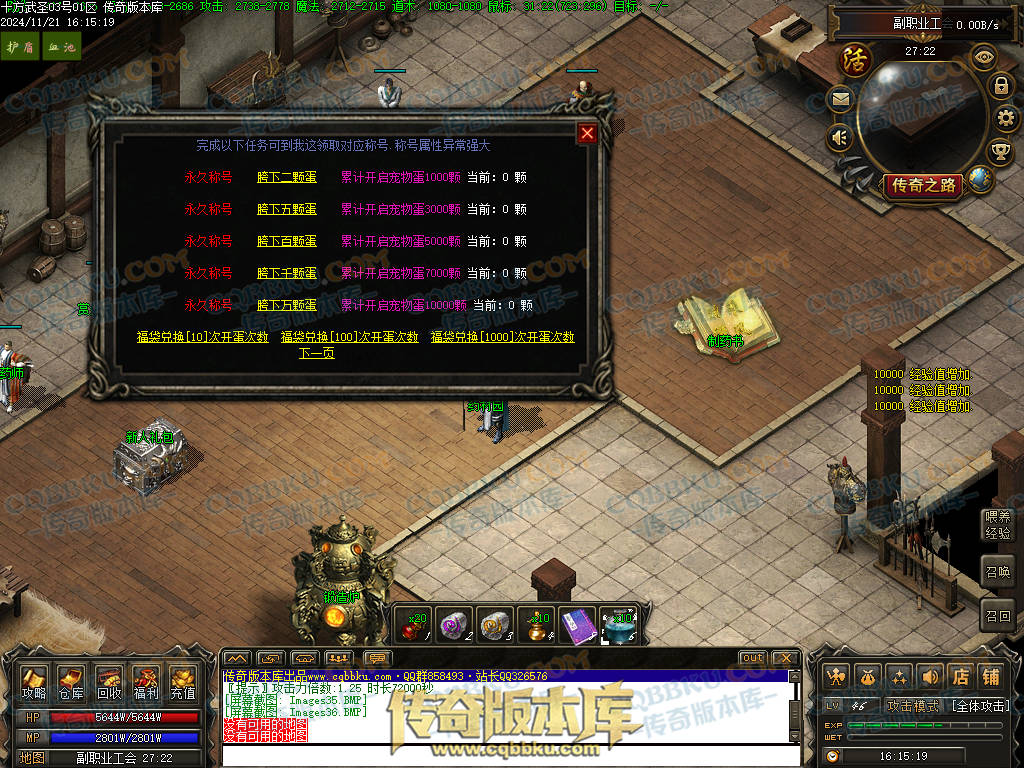Click the 召唤 summon button

(998, 572)
